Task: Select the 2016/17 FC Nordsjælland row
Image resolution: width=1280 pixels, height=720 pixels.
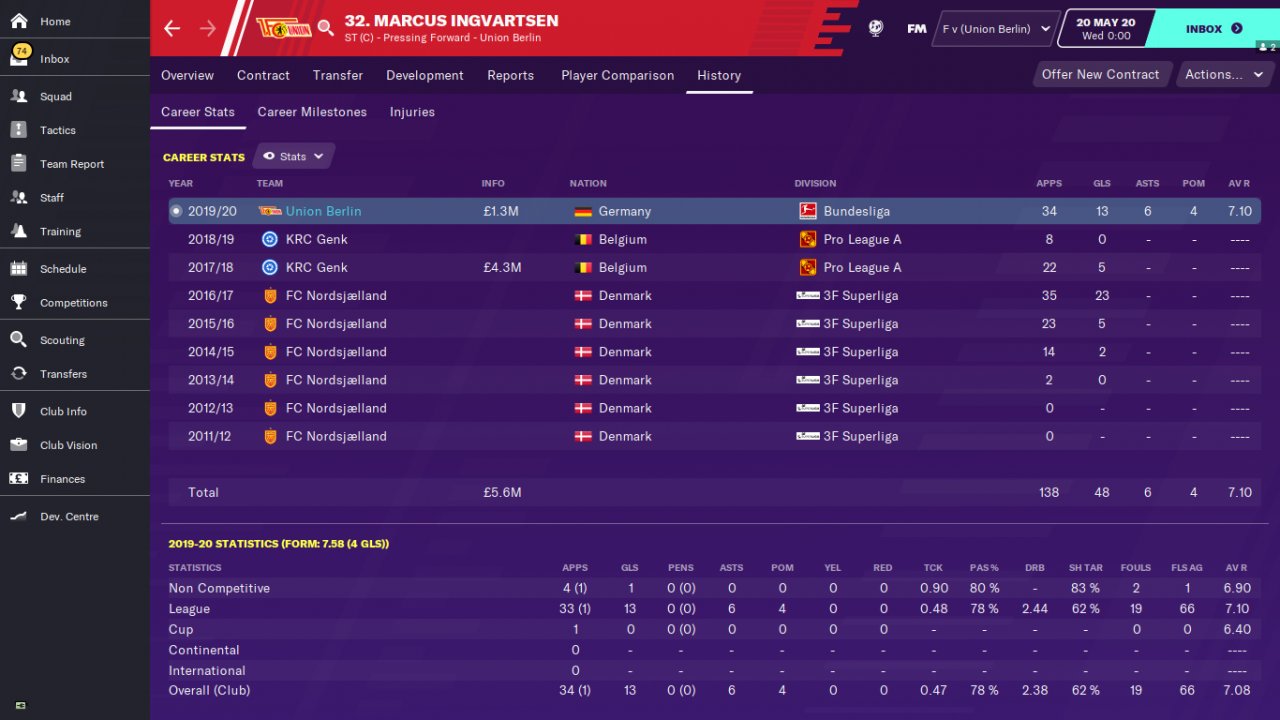Action: [700, 296]
